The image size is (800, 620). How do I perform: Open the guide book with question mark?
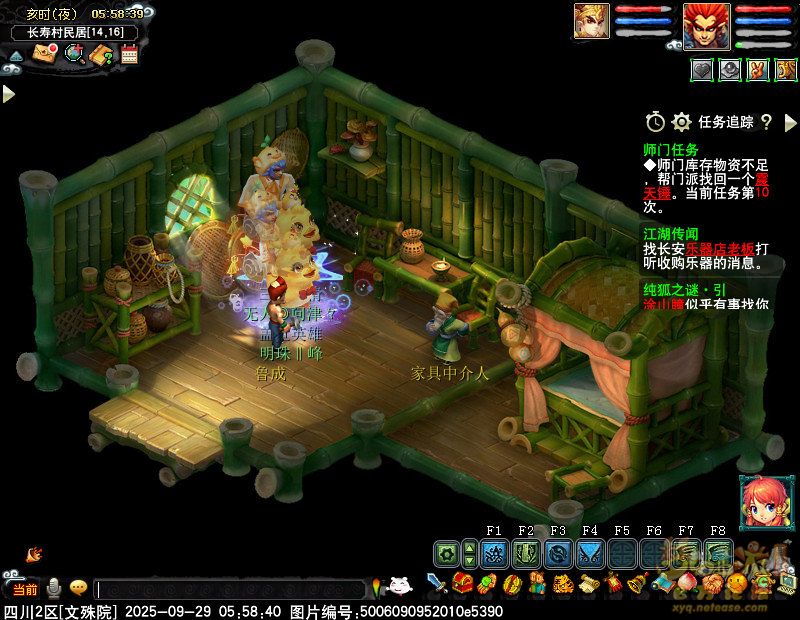(x=102, y=55)
